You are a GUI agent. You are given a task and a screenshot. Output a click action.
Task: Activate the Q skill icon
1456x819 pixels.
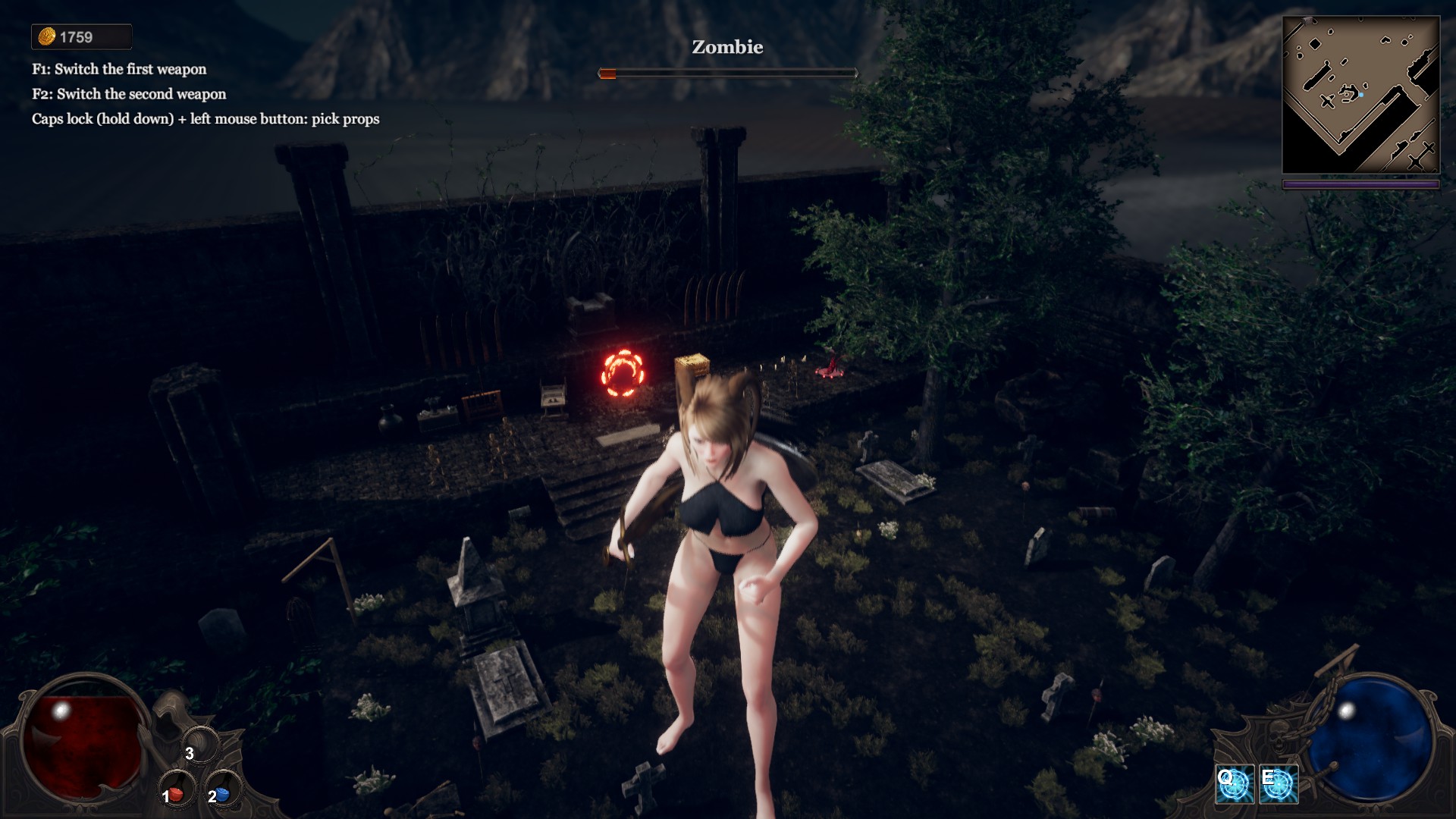1234,784
